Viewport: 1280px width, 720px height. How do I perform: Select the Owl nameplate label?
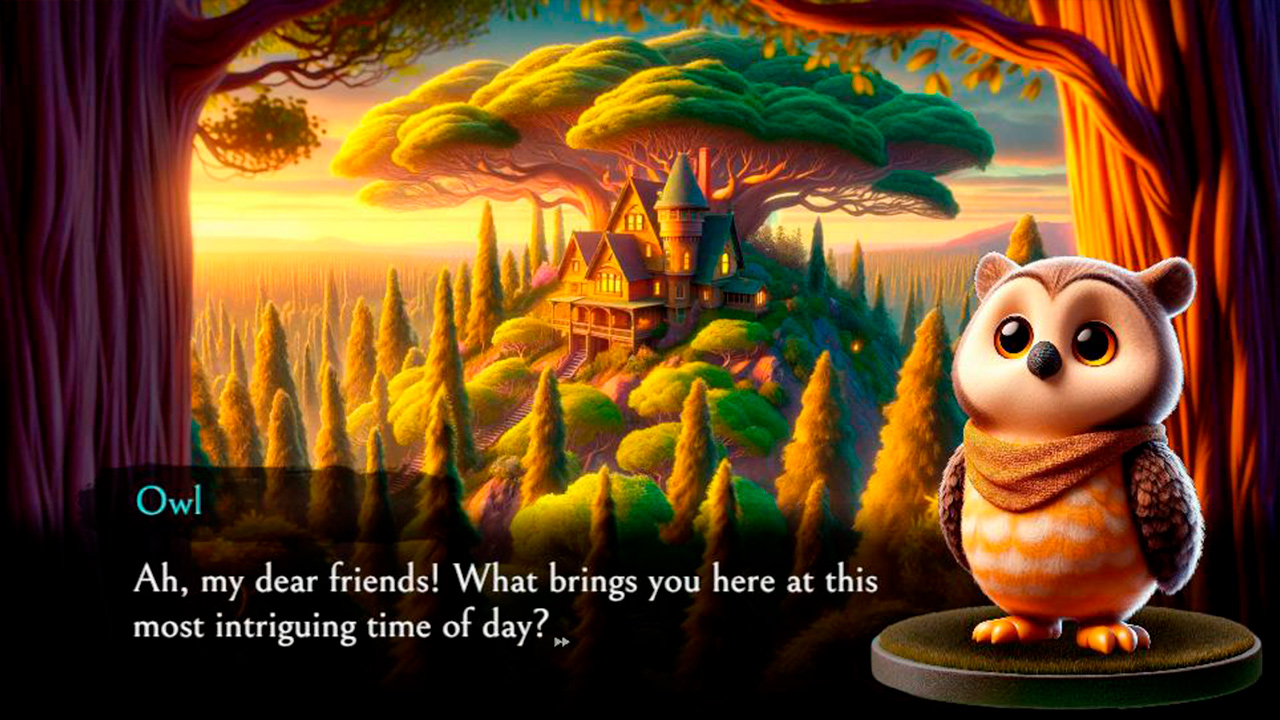[x=170, y=500]
